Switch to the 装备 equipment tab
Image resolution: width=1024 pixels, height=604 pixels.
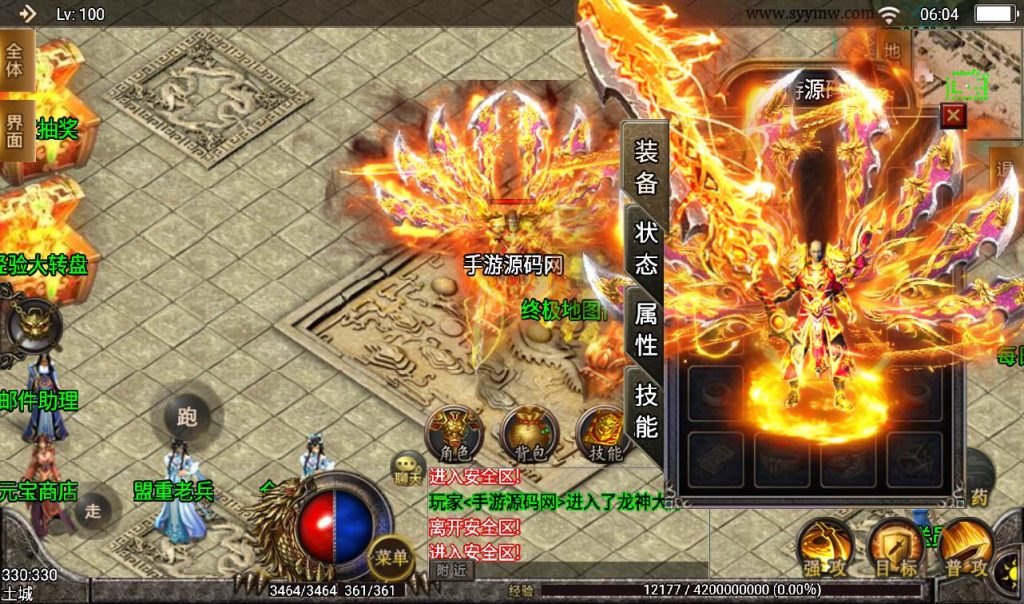tap(645, 166)
